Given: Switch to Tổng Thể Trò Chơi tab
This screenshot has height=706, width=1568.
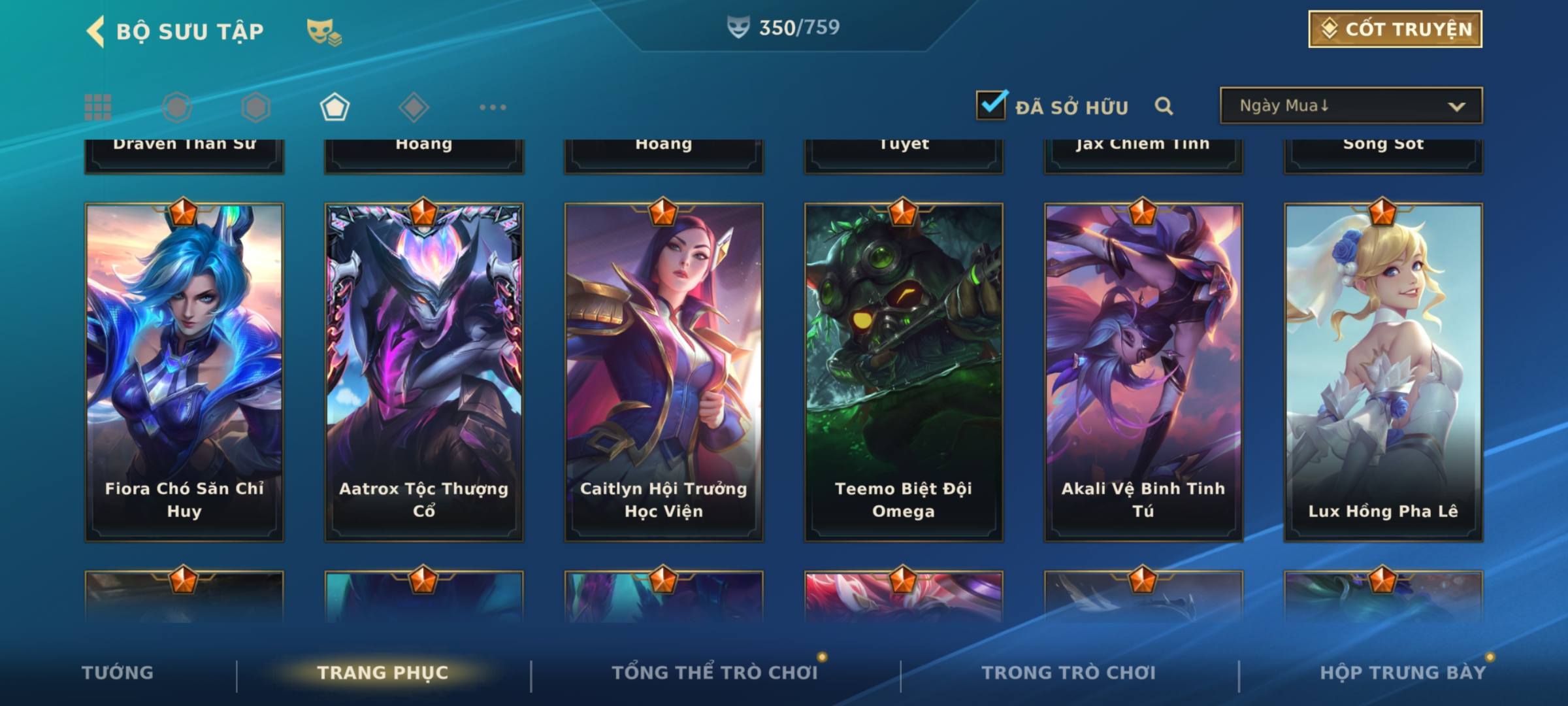Looking at the screenshot, I should click(715, 673).
